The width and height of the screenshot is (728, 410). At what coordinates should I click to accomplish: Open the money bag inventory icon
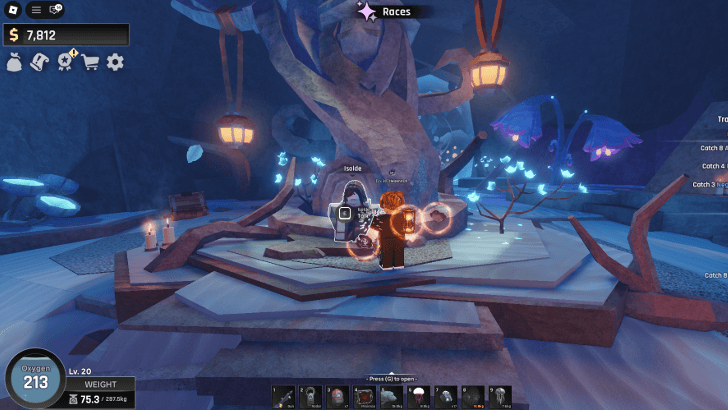15,62
